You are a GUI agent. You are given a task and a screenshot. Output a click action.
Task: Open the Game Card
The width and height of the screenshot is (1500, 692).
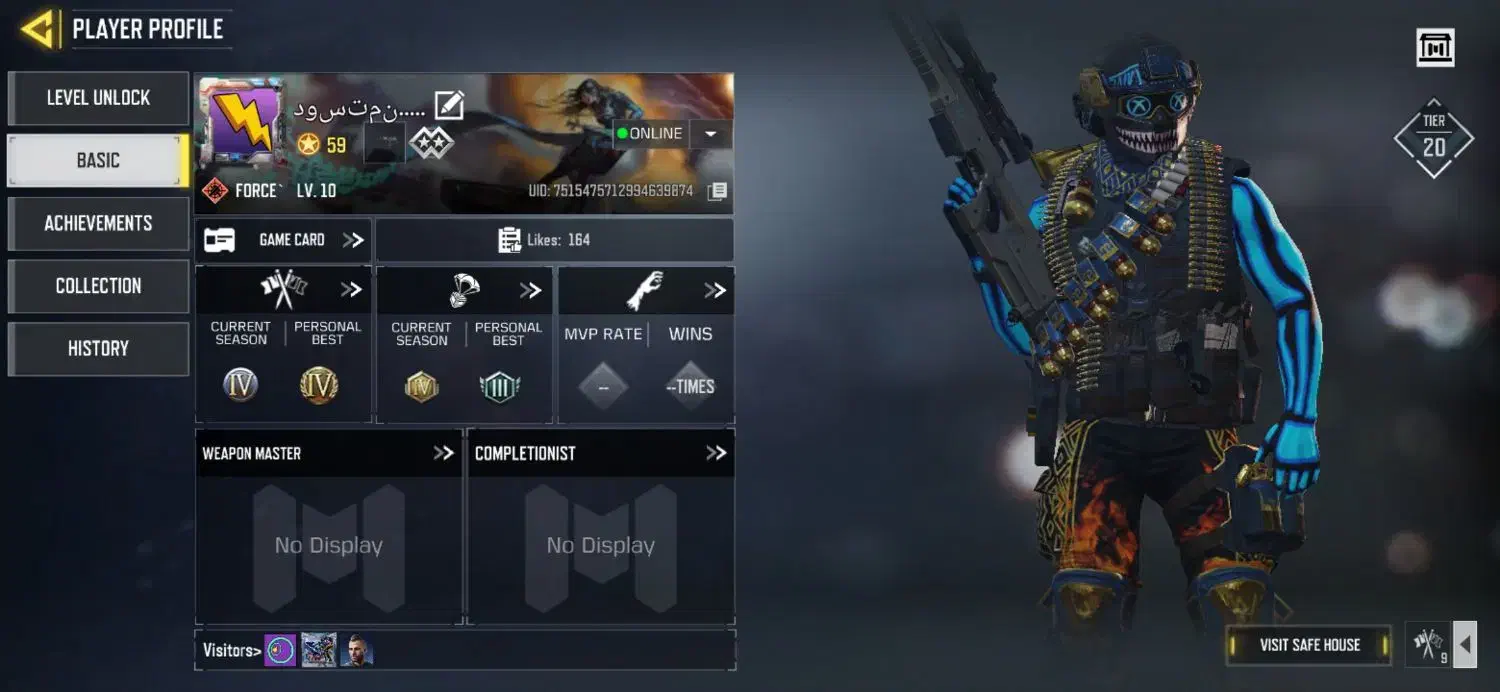coord(283,240)
